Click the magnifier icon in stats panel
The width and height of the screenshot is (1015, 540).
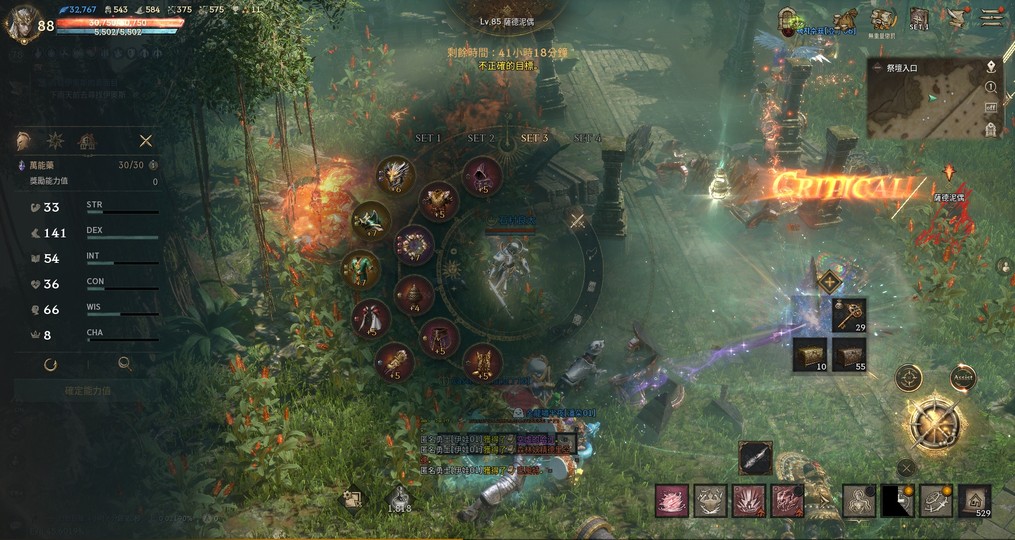tap(125, 365)
